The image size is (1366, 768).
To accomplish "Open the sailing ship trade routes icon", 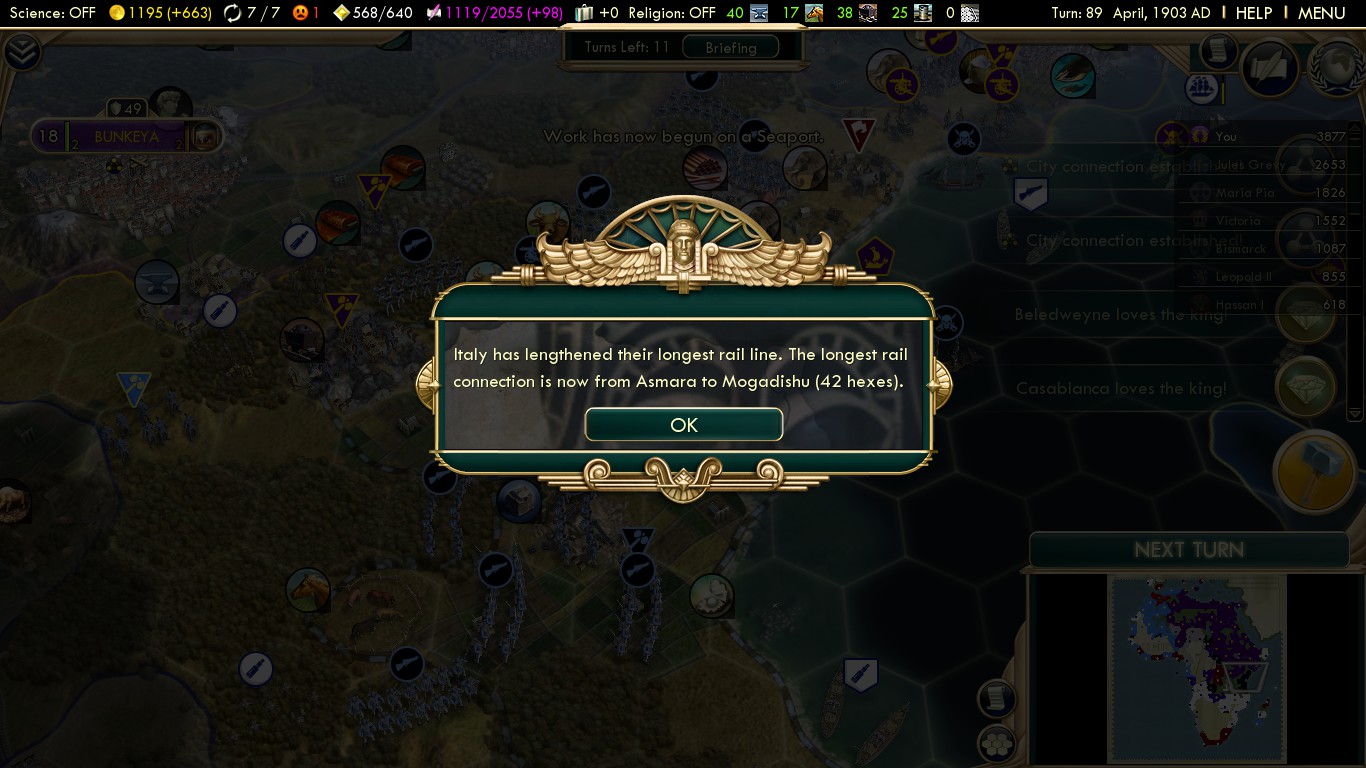I will tap(1203, 88).
